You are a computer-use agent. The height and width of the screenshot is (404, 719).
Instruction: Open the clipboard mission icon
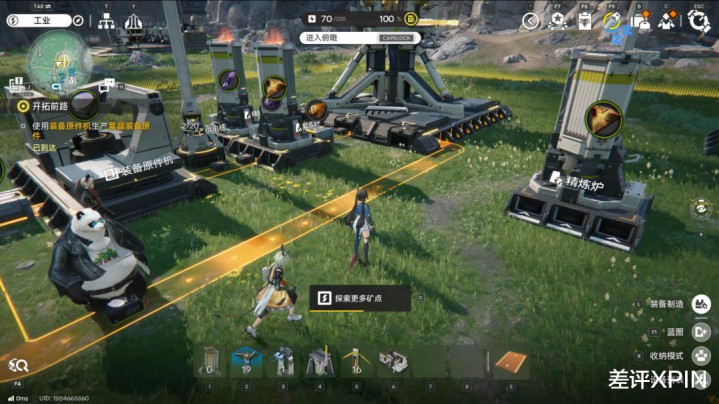point(587,19)
